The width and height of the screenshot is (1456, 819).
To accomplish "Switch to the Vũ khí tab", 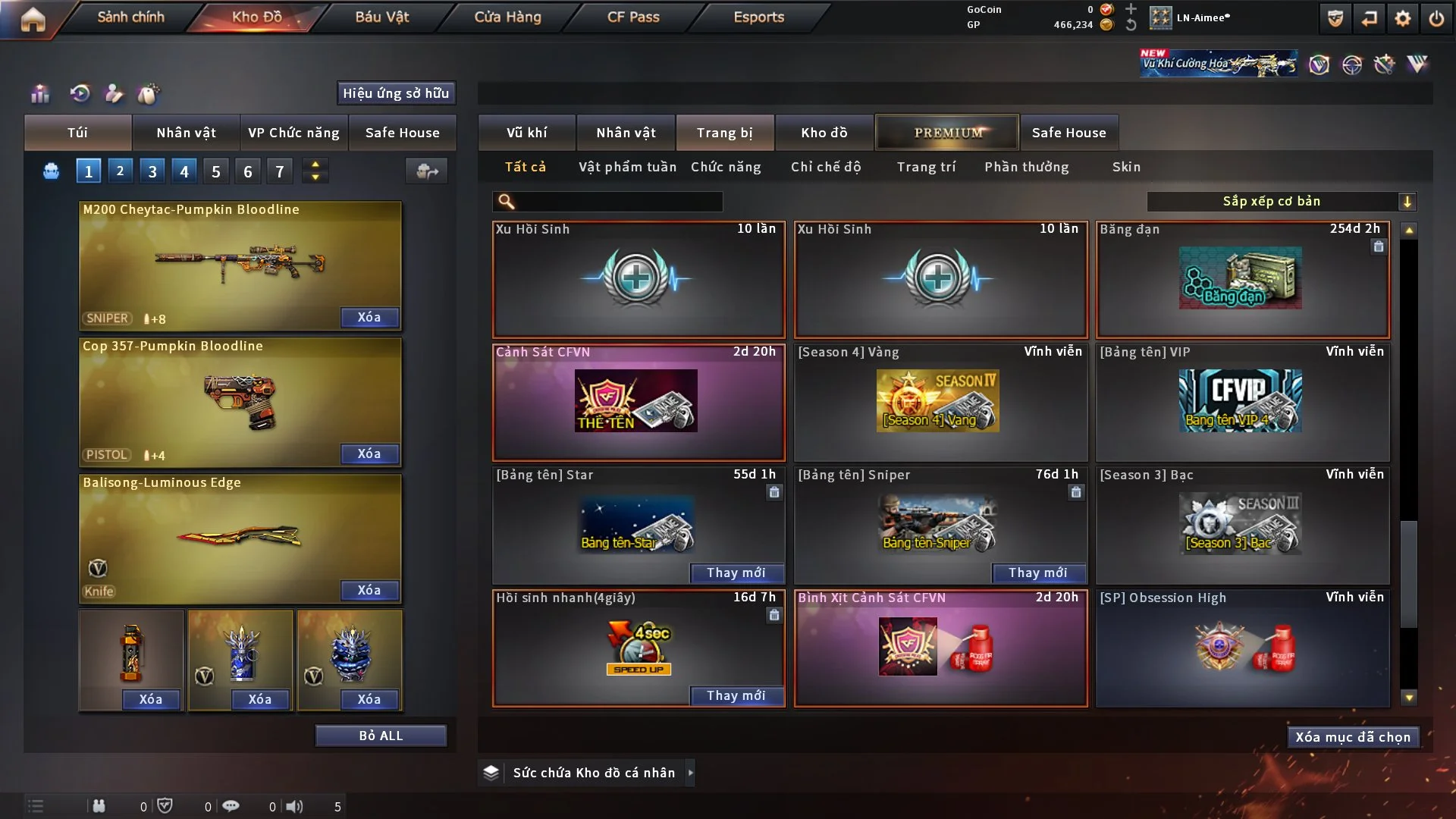I will [x=526, y=133].
